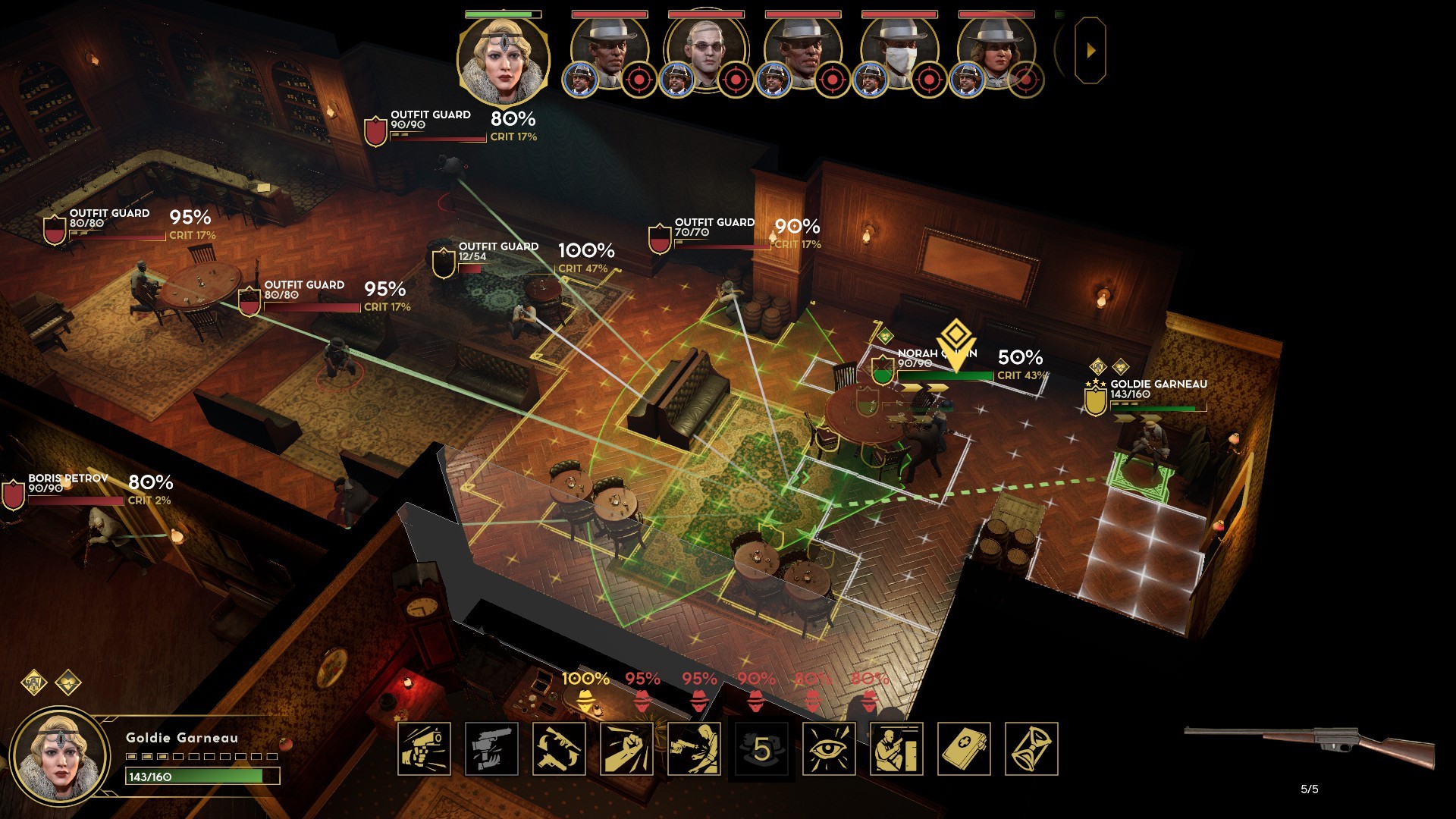Viewport: 1456px width, 819px height.
Task: Use the take cover ability
Action: pyautogui.click(x=896, y=749)
